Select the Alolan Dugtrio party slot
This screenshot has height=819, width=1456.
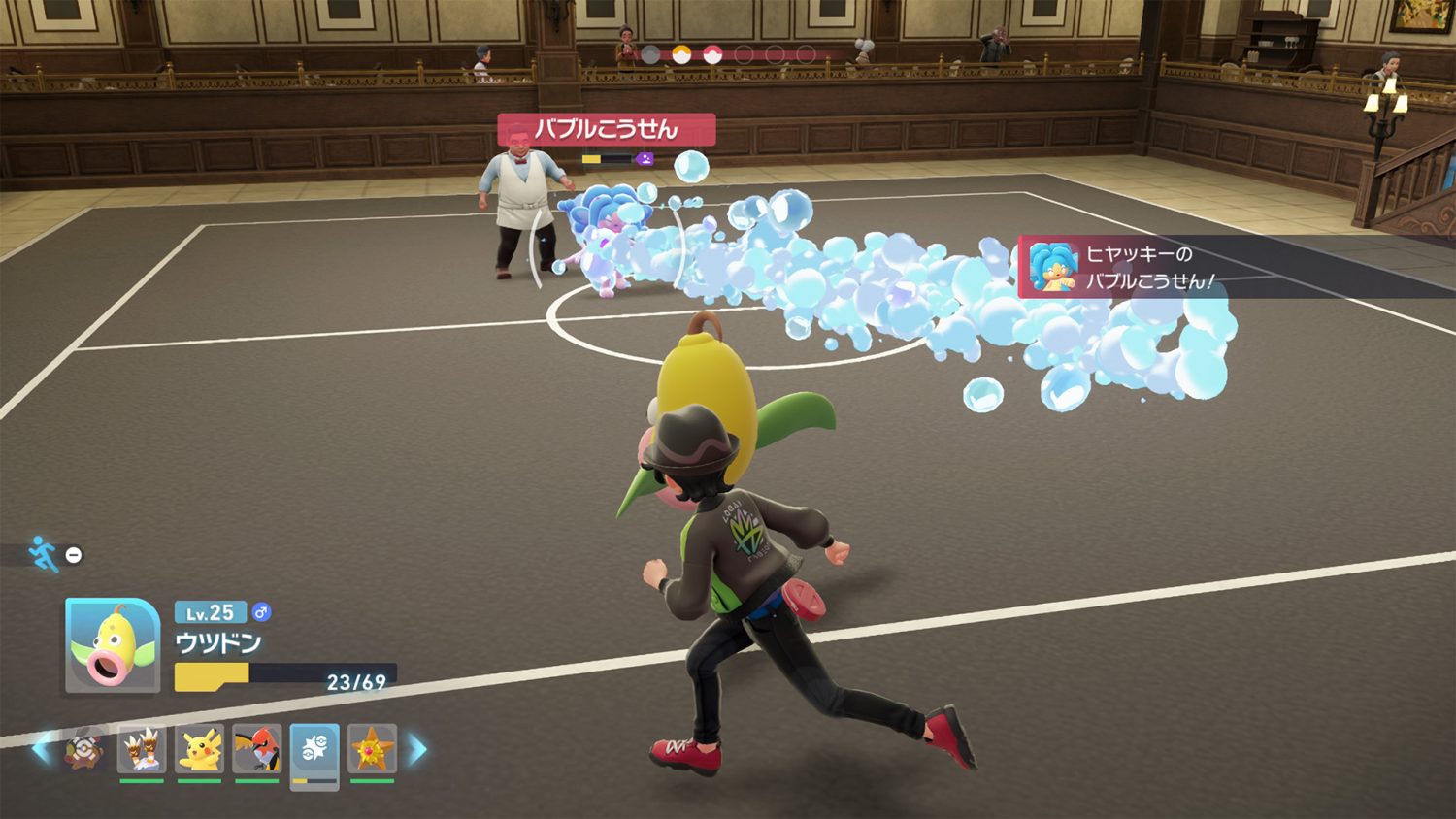pos(142,750)
